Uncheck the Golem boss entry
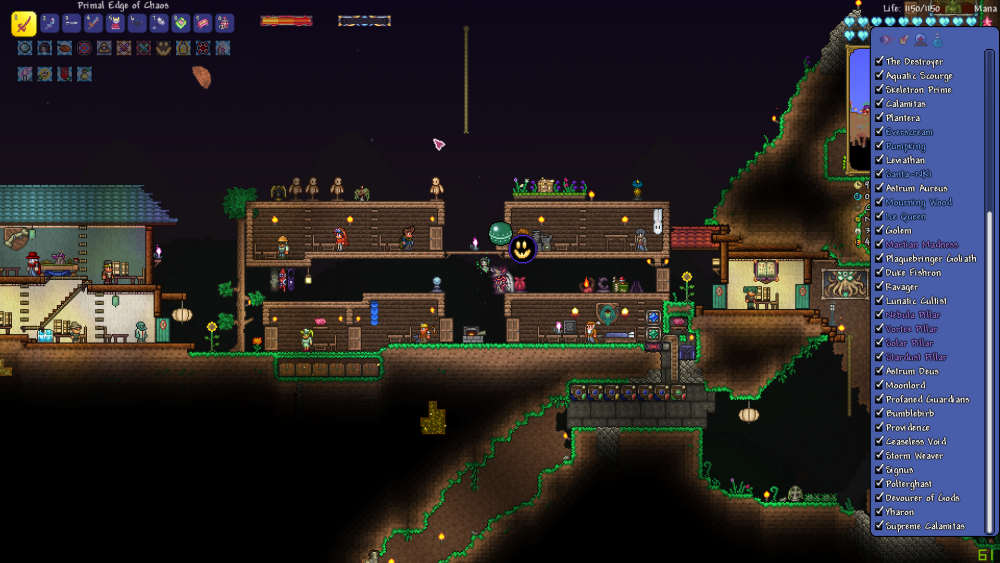Screen dimensions: 1000x563 coord(879,230)
